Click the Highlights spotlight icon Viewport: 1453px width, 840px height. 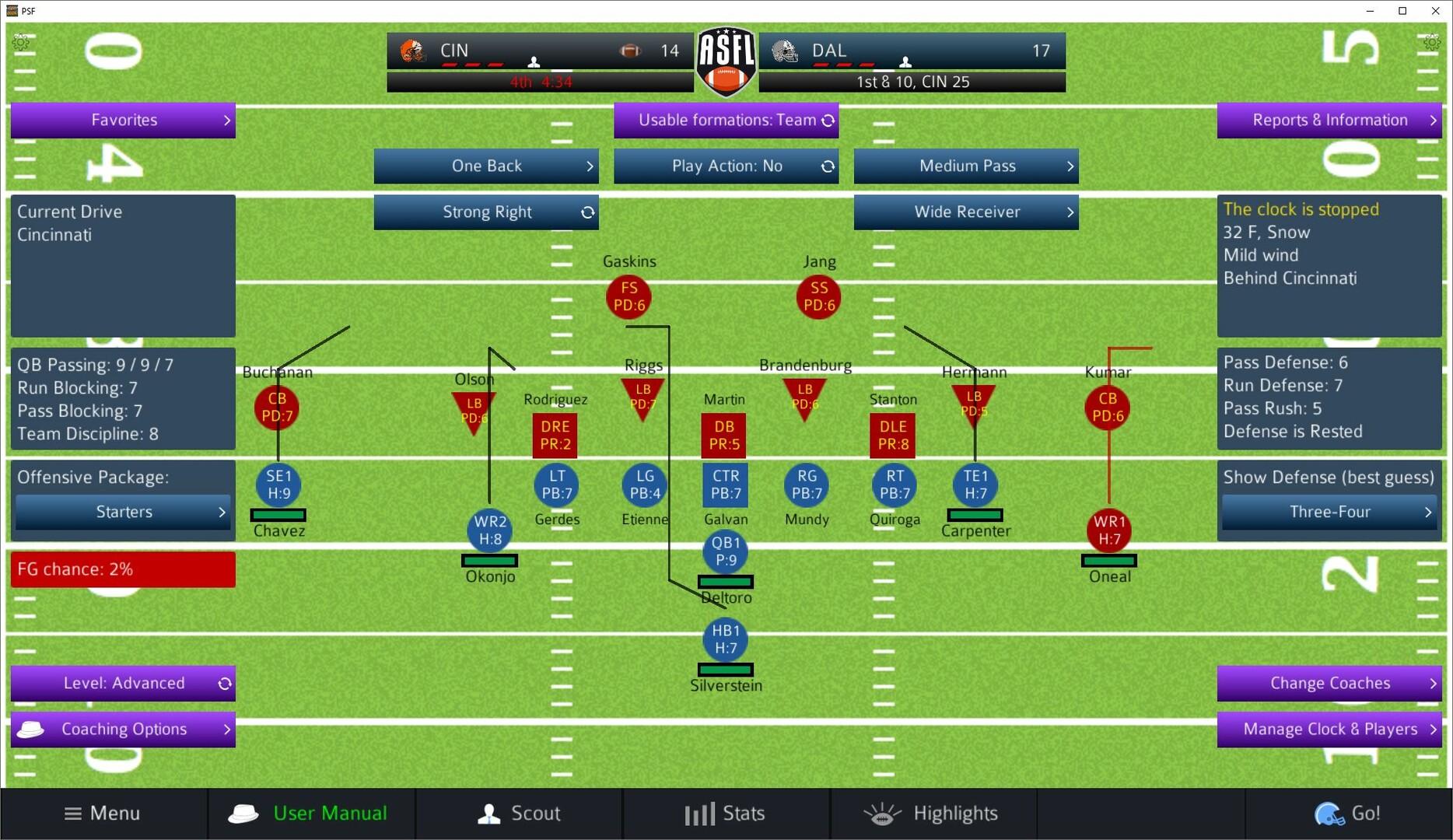(x=882, y=814)
